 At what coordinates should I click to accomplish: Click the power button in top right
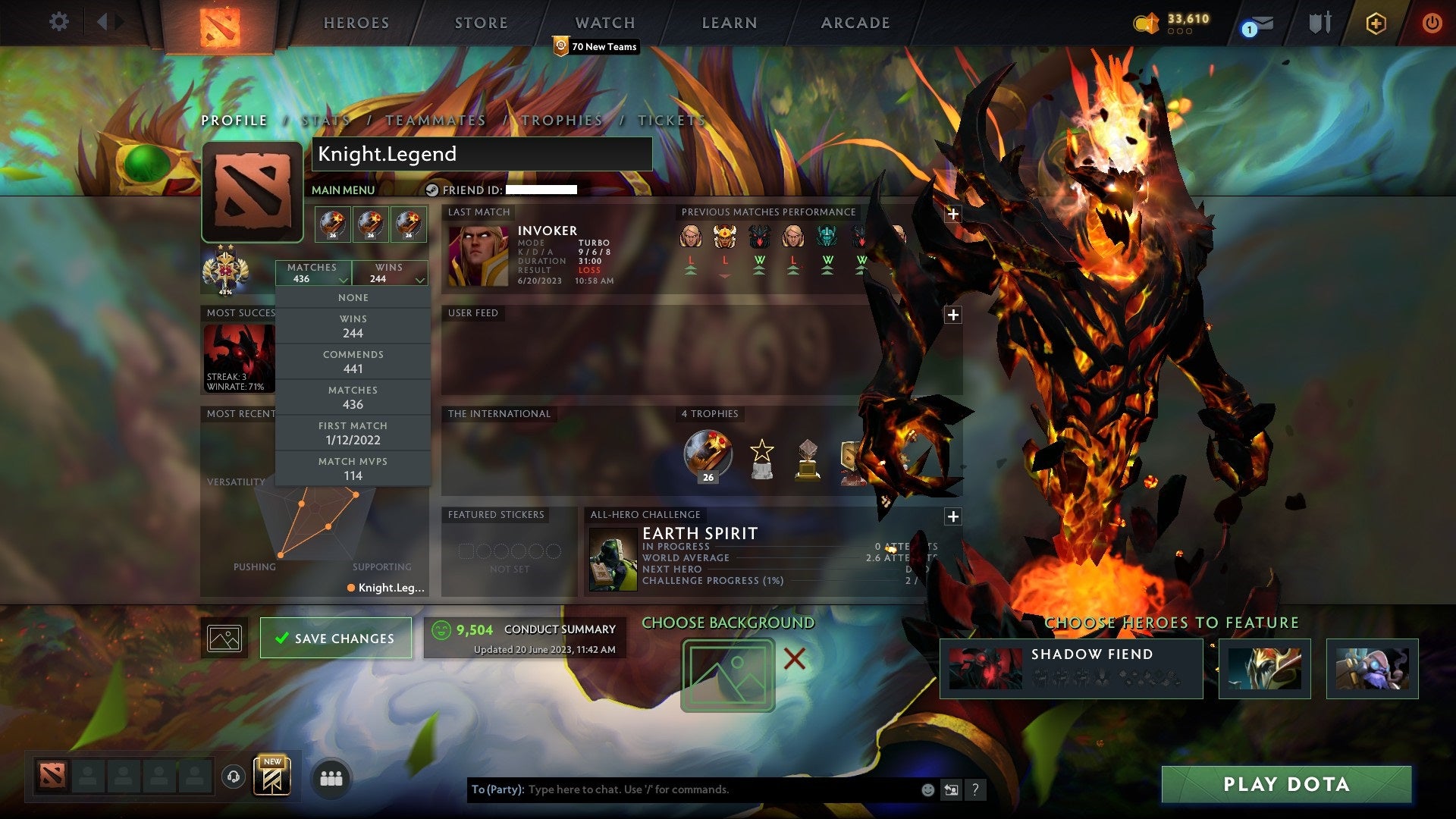(x=1432, y=23)
